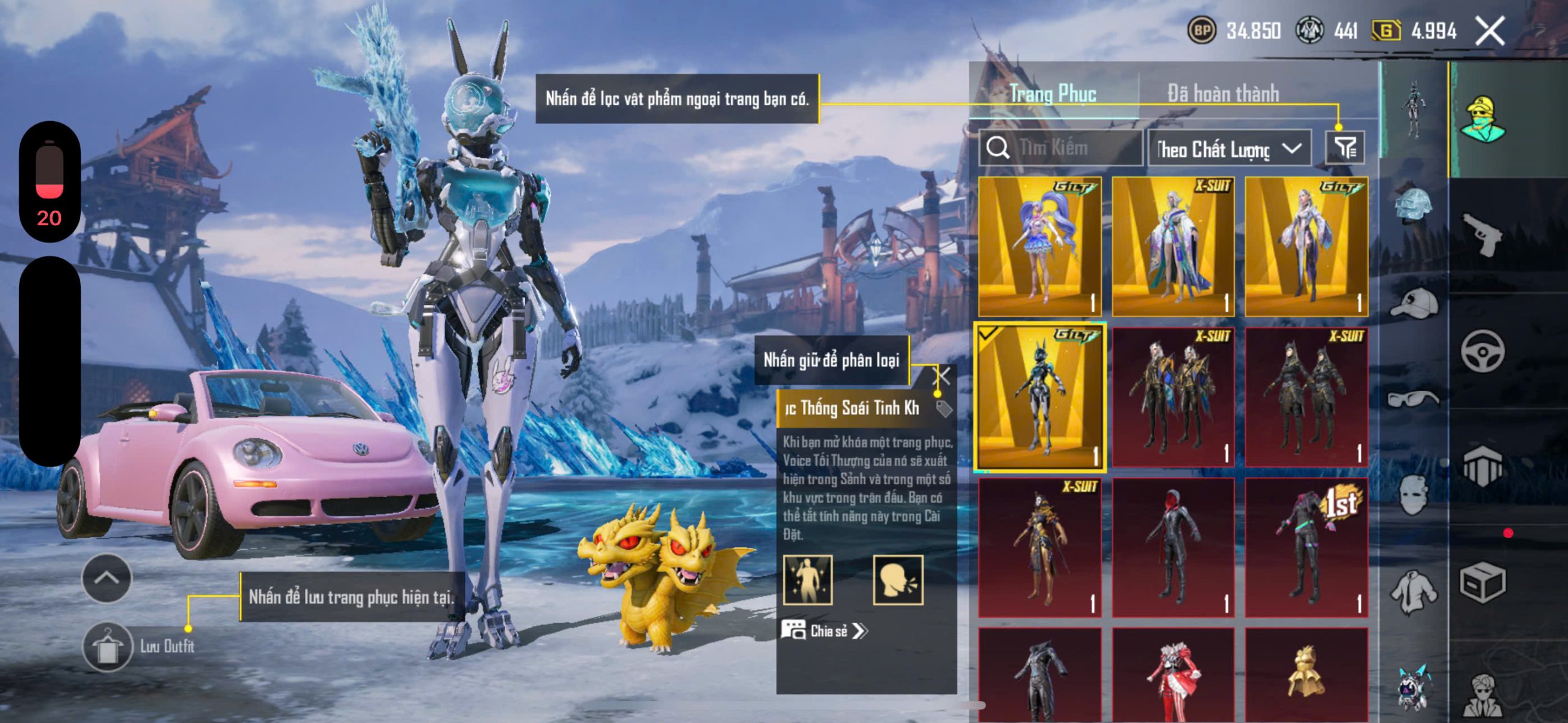Pick the outfit with the 1st badge

click(x=1306, y=547)
